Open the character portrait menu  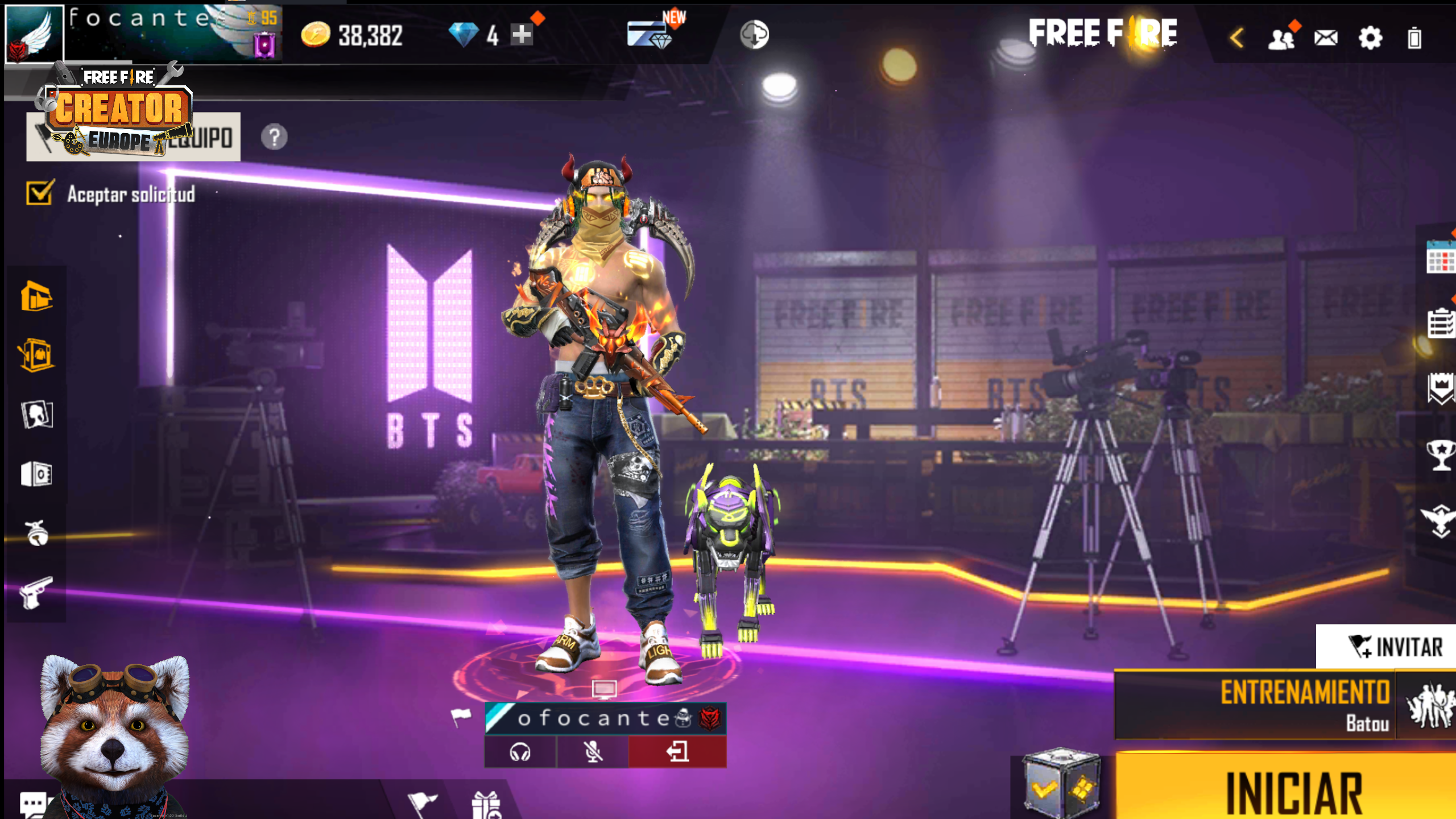[x=37, y=415]
